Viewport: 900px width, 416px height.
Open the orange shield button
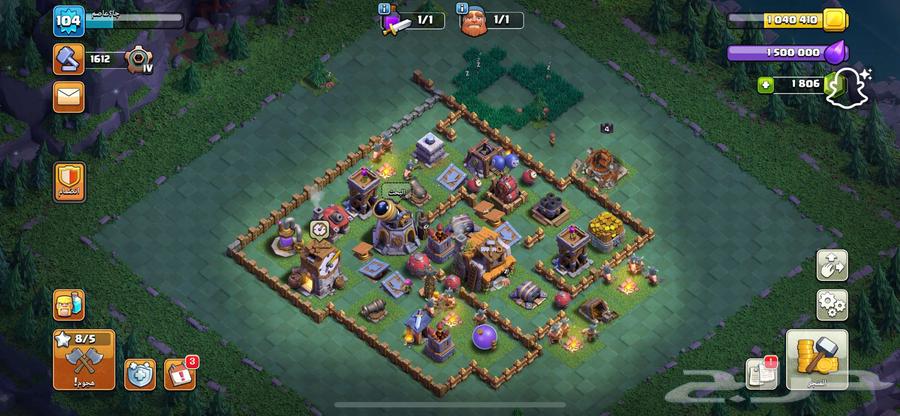(69, 182)
